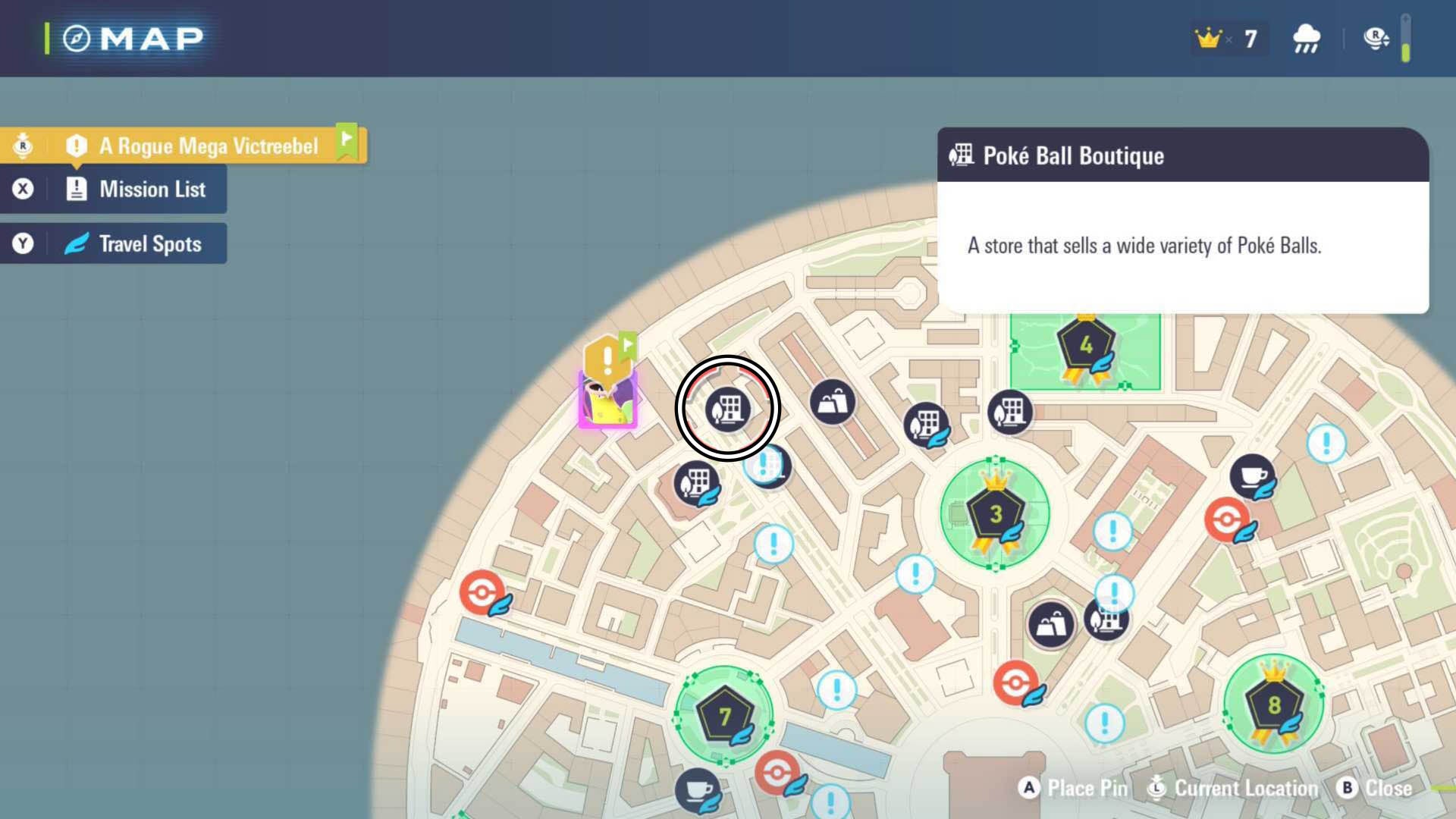This screenshot has height=819, width=1456.
Task: Click battle zone badge number 3
Action: click(995, 514)
